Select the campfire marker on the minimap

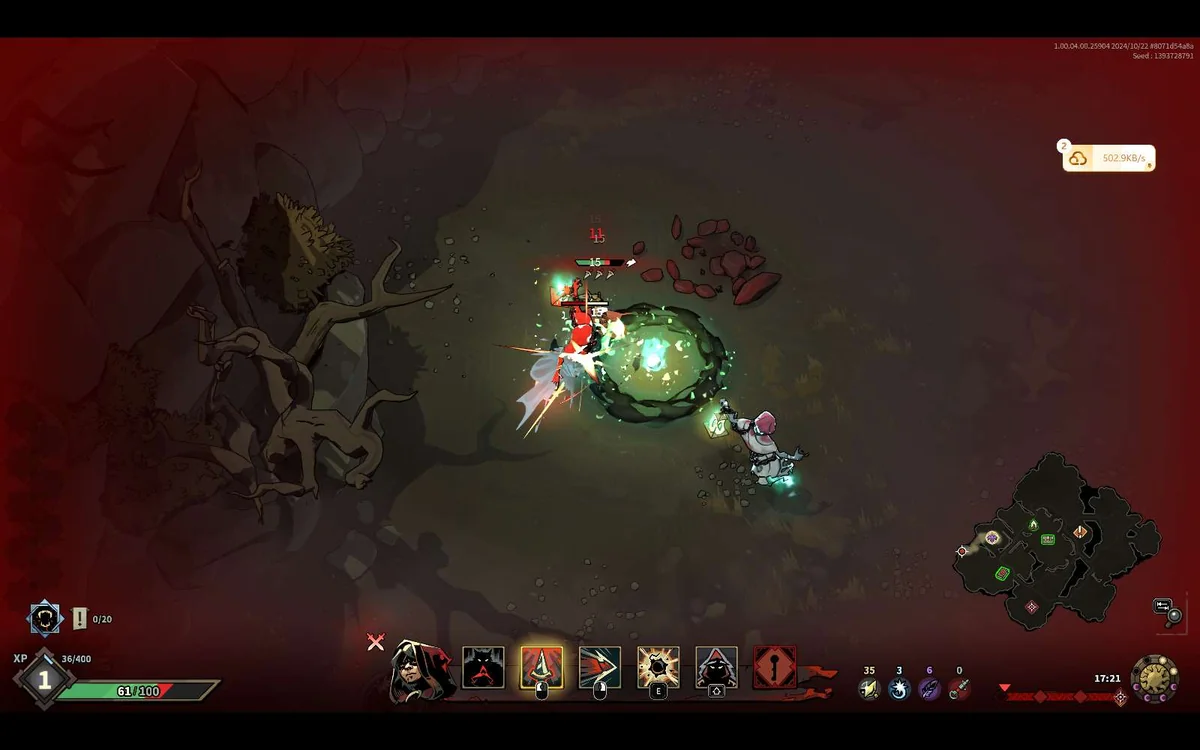click(x=1034, y=524)
